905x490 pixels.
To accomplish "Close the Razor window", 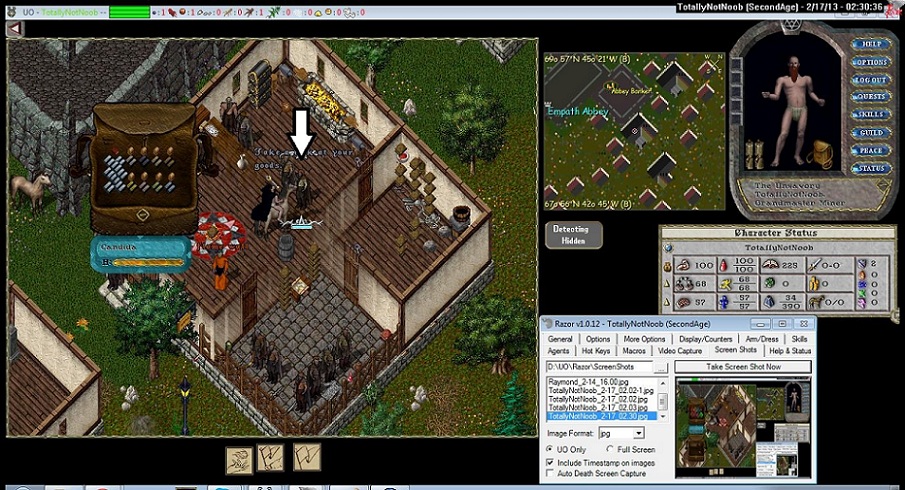I will click(803, 324).
